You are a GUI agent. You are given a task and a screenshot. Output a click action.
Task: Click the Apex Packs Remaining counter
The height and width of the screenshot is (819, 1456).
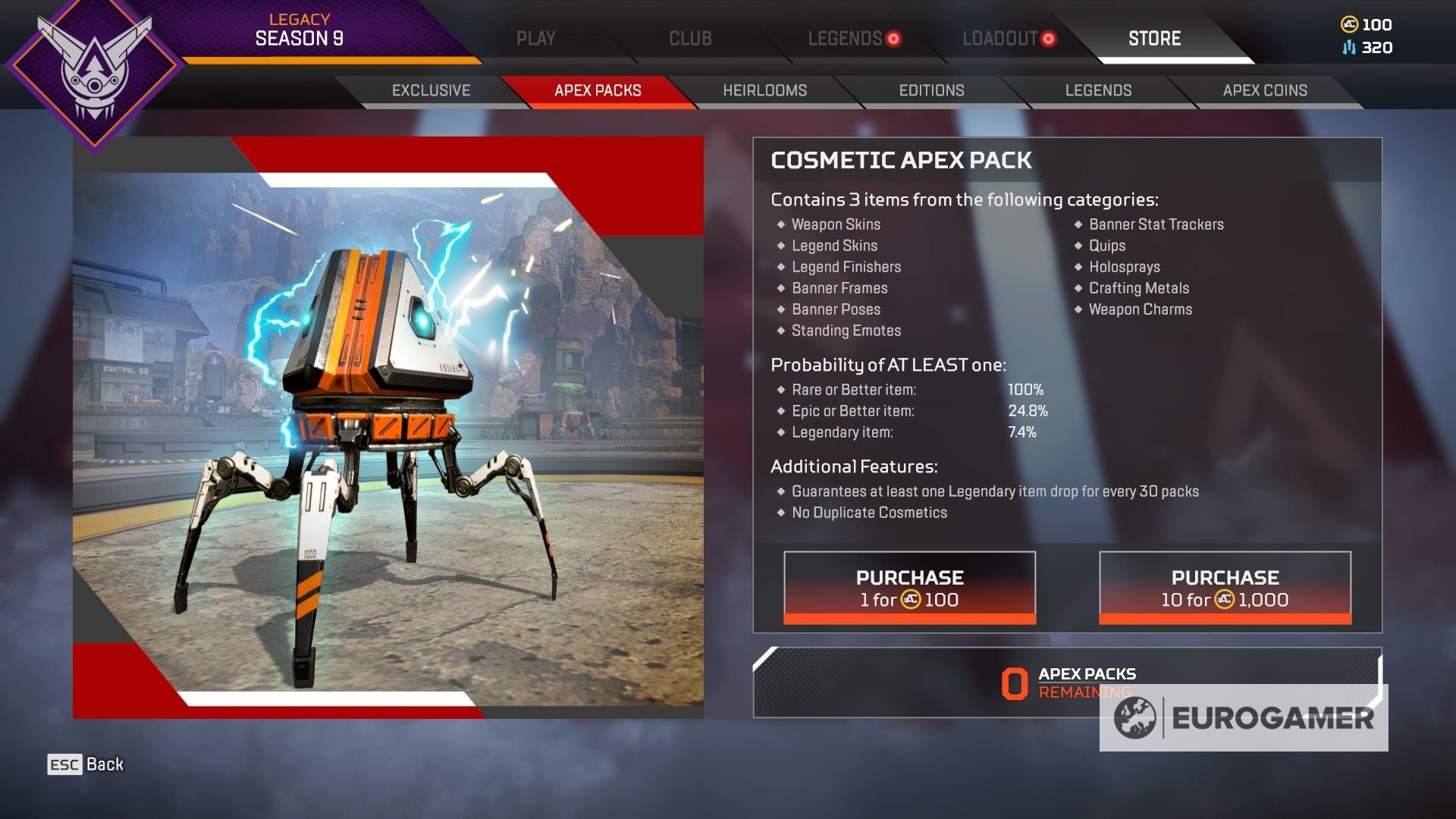coord(1062,681)
